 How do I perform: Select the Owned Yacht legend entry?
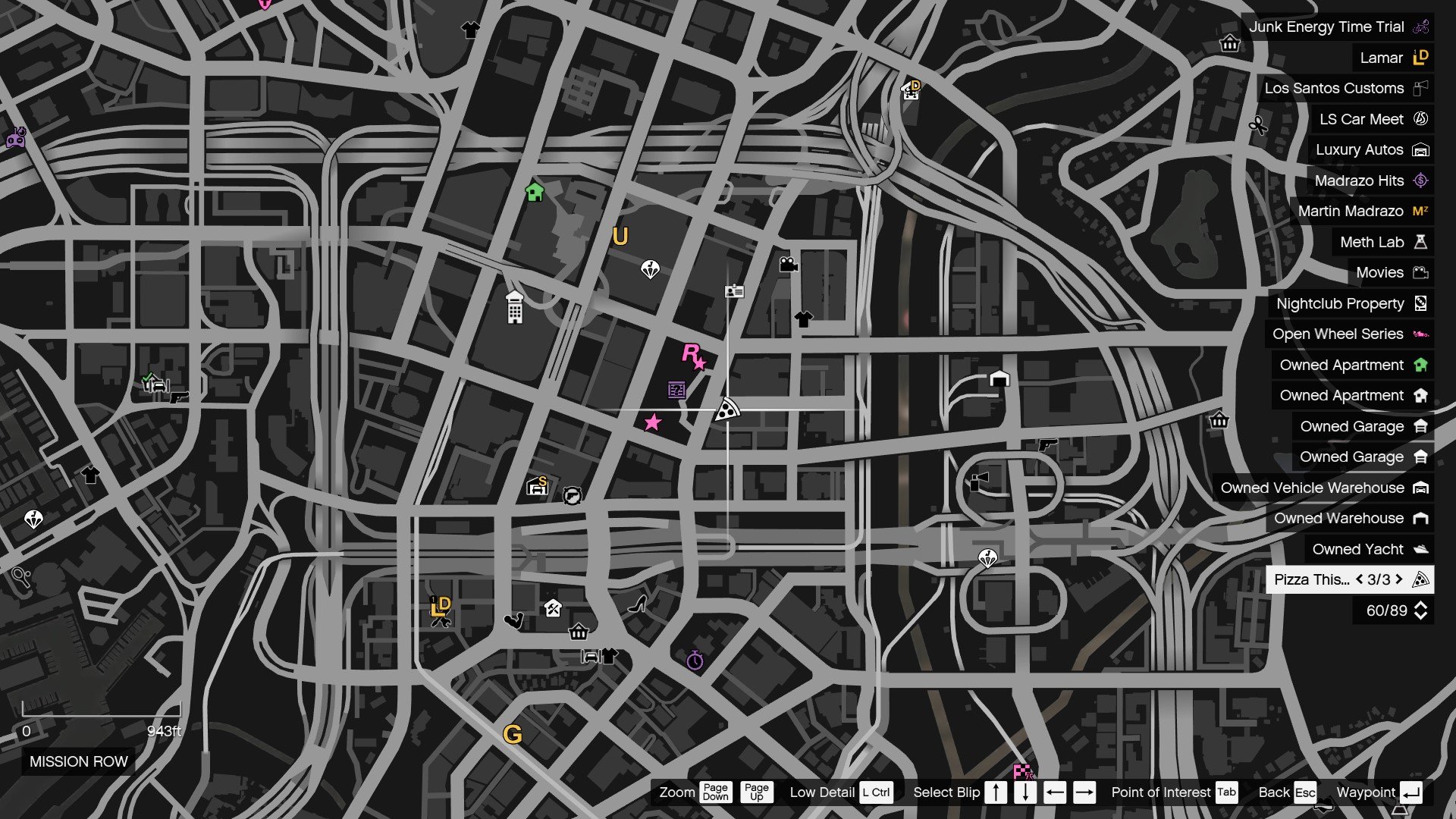click(x=1362, y=549)
